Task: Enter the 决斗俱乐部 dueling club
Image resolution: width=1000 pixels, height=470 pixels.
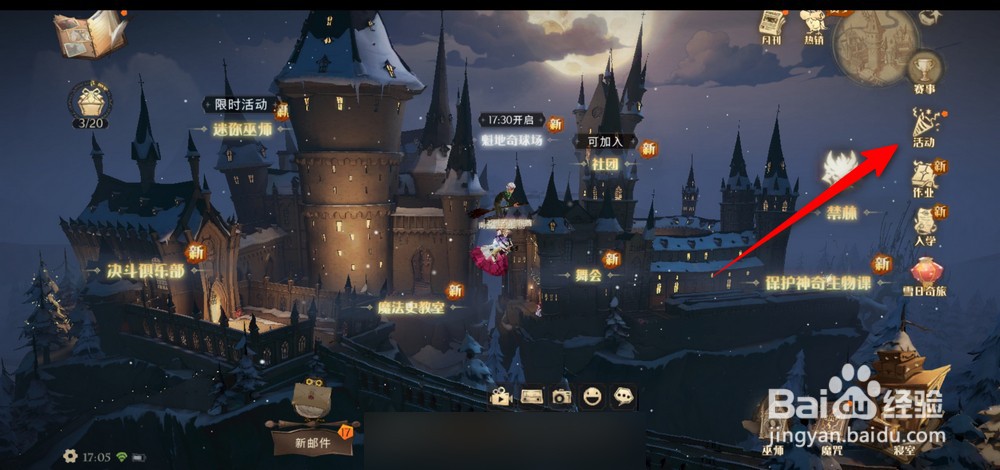Action: coord(146,271)
